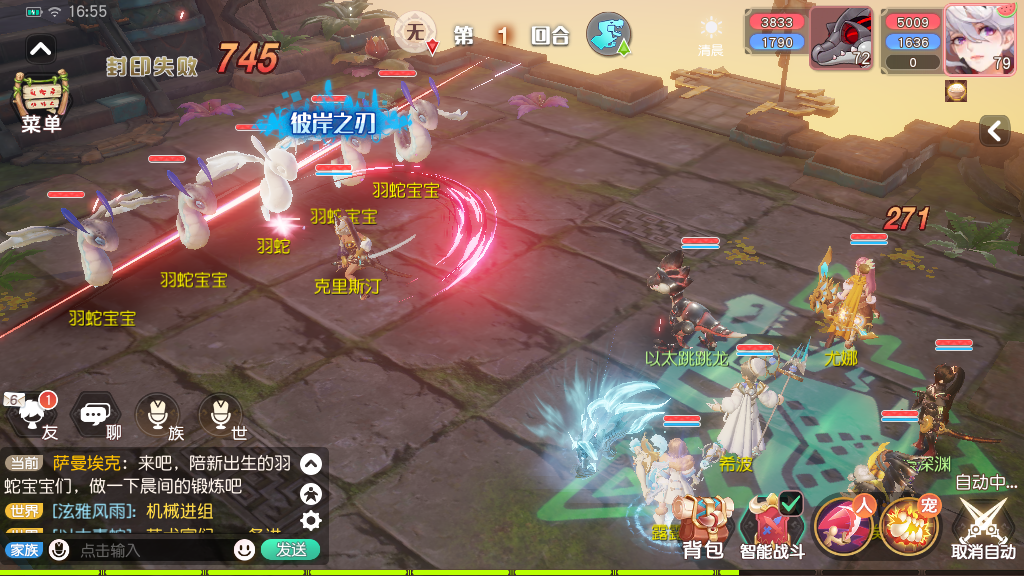
Task: Expand the chat log with up arrow
Action: click(x=311, y=464)
